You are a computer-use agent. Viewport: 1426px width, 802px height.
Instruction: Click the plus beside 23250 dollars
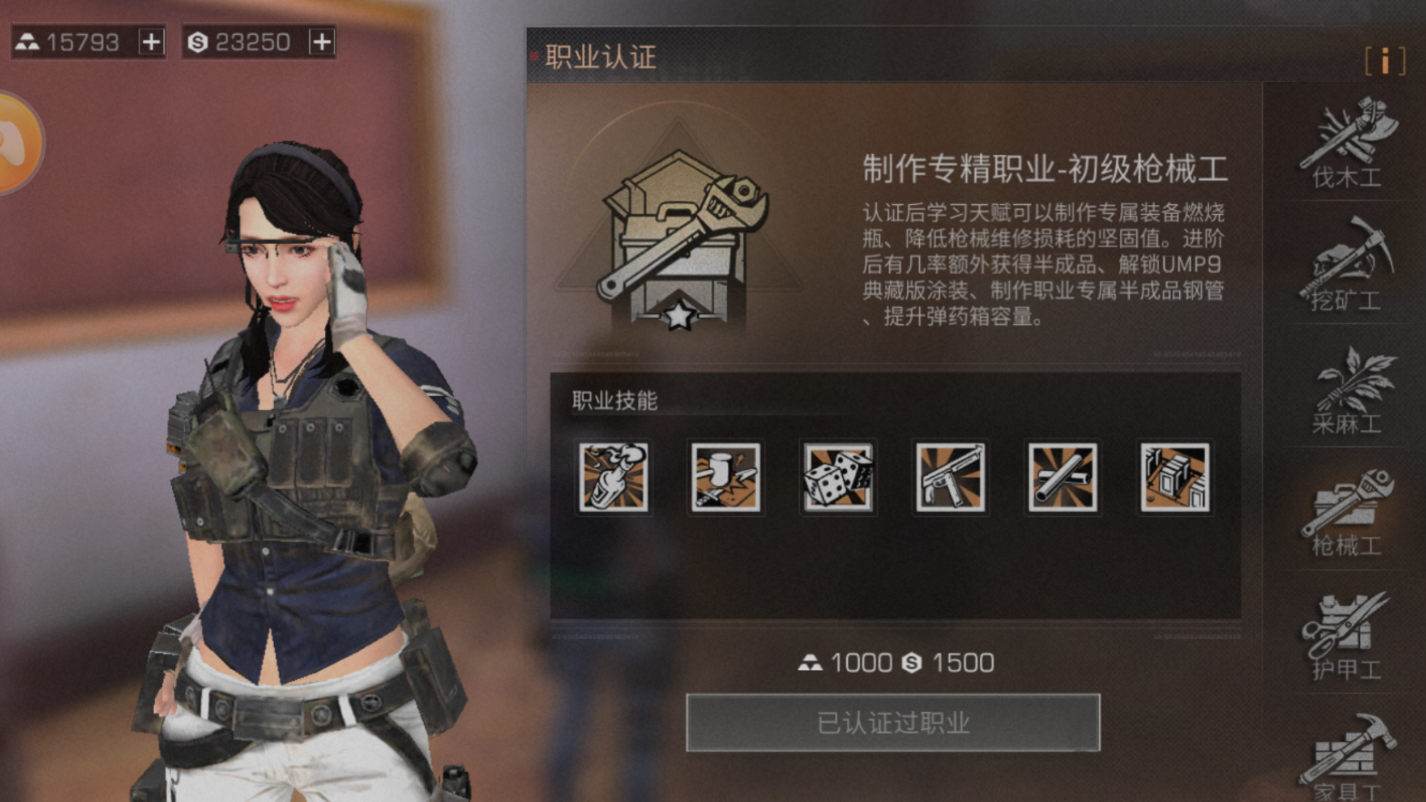coord(322,41)
